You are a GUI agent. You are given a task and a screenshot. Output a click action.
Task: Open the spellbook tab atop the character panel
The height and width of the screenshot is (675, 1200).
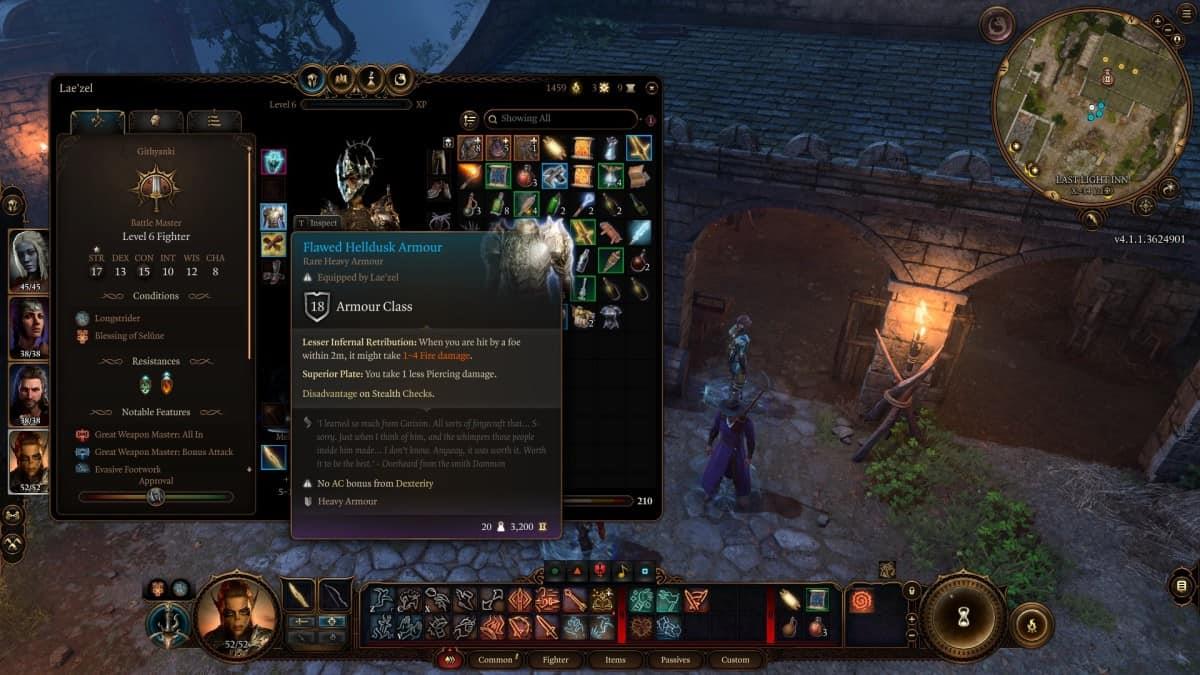[401, 79]
